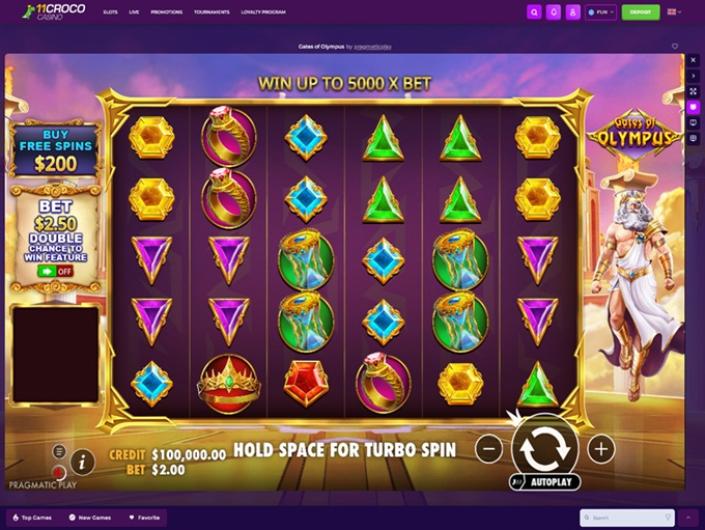Image resolution: width=705 pixels, height=530 pixels.
Task: Open the game's hamburger settings menu
Action: click(x=59, y=452)
